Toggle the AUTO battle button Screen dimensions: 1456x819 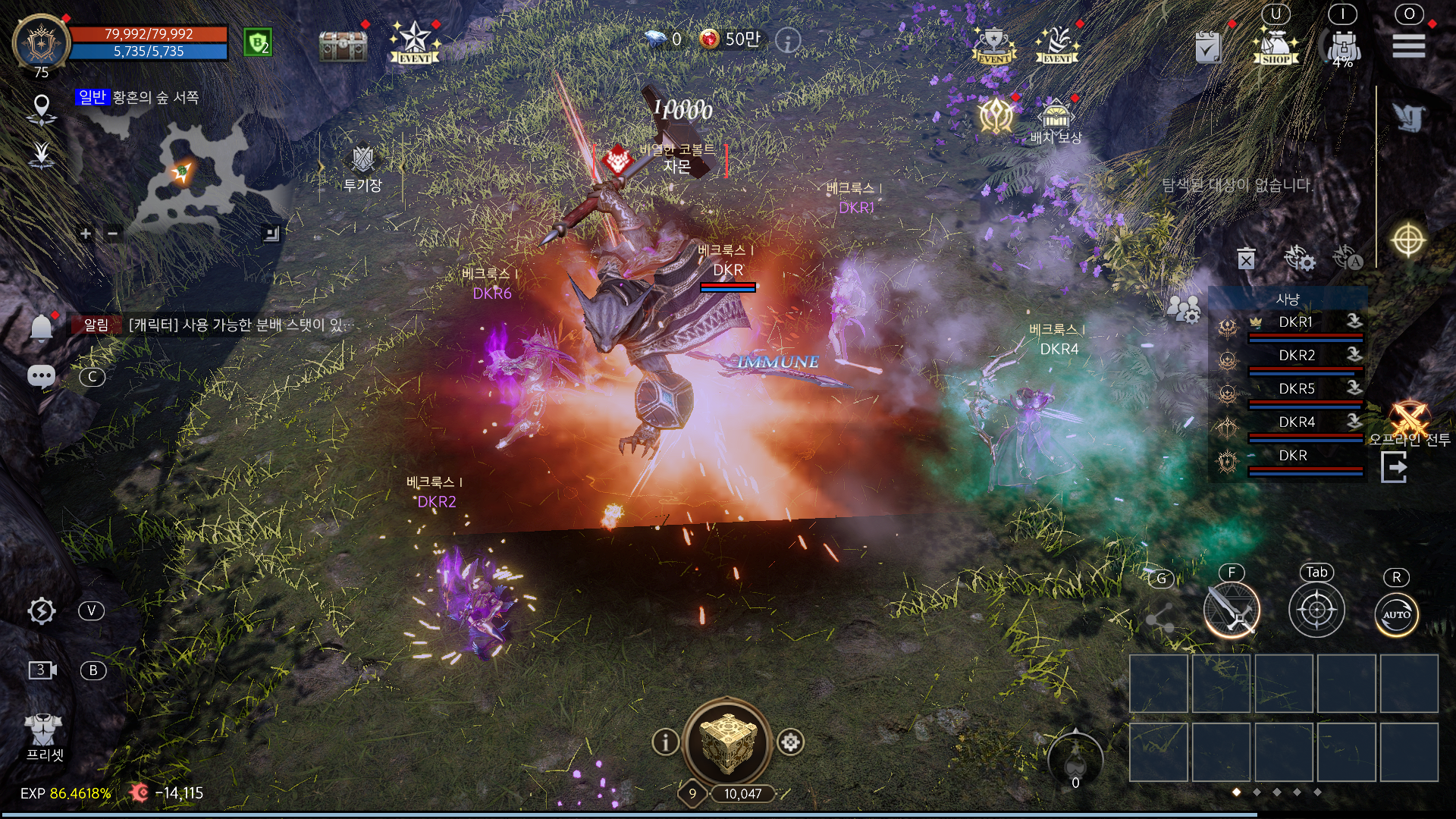pos(1396,613)
